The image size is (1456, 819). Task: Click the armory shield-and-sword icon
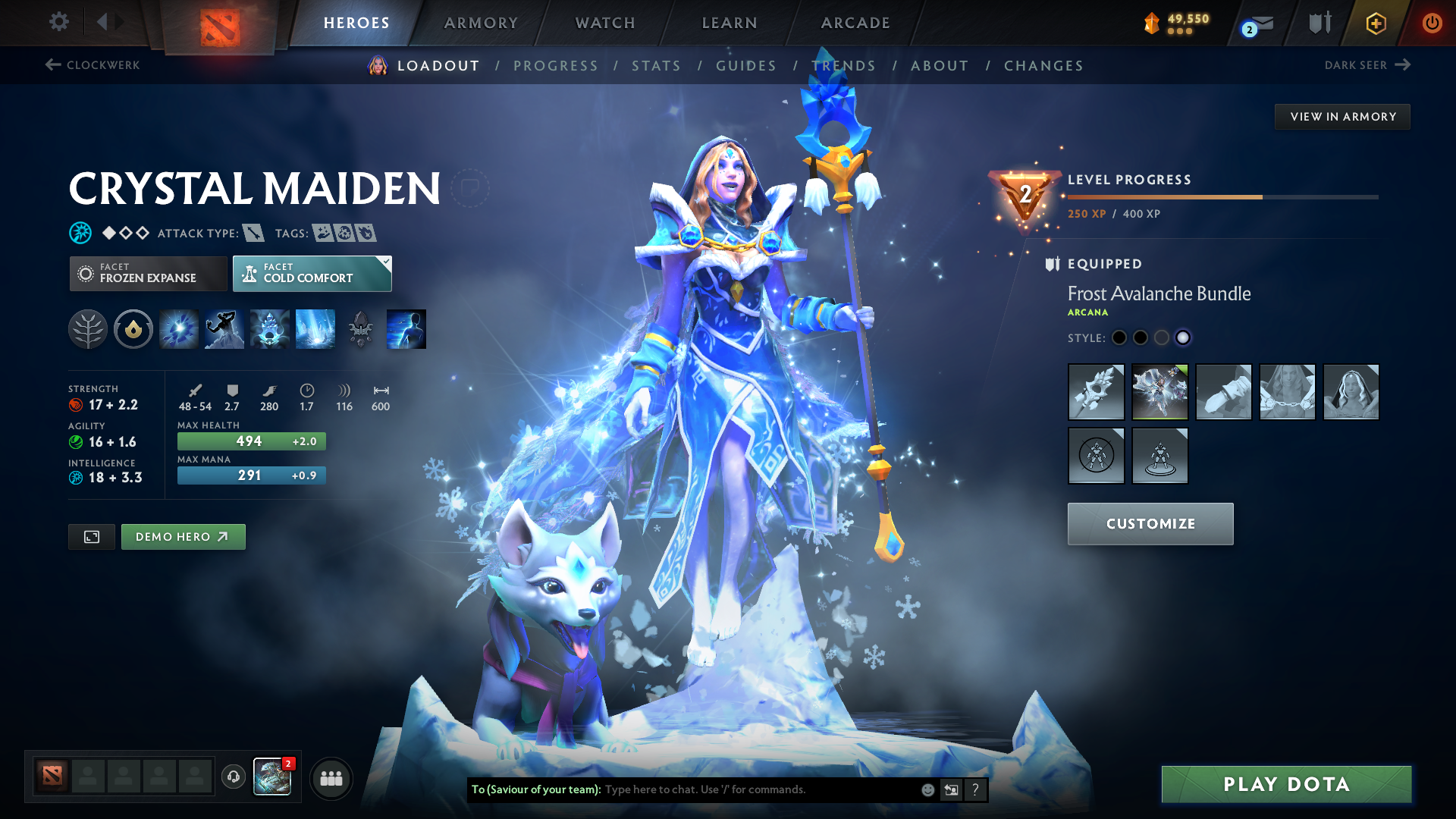click(x=1319, y=23)
